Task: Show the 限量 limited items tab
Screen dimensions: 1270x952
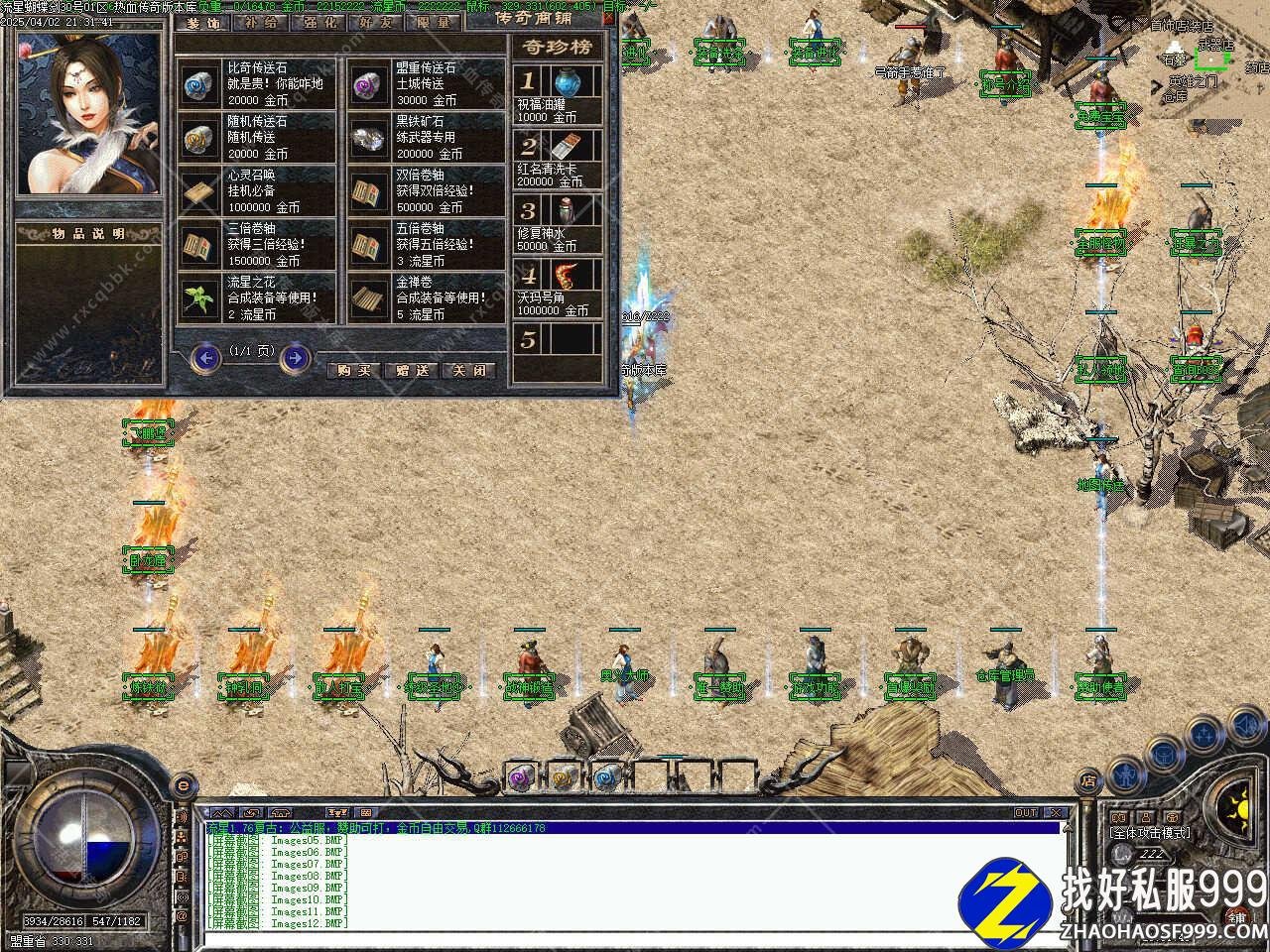Action: coord(433,22)
